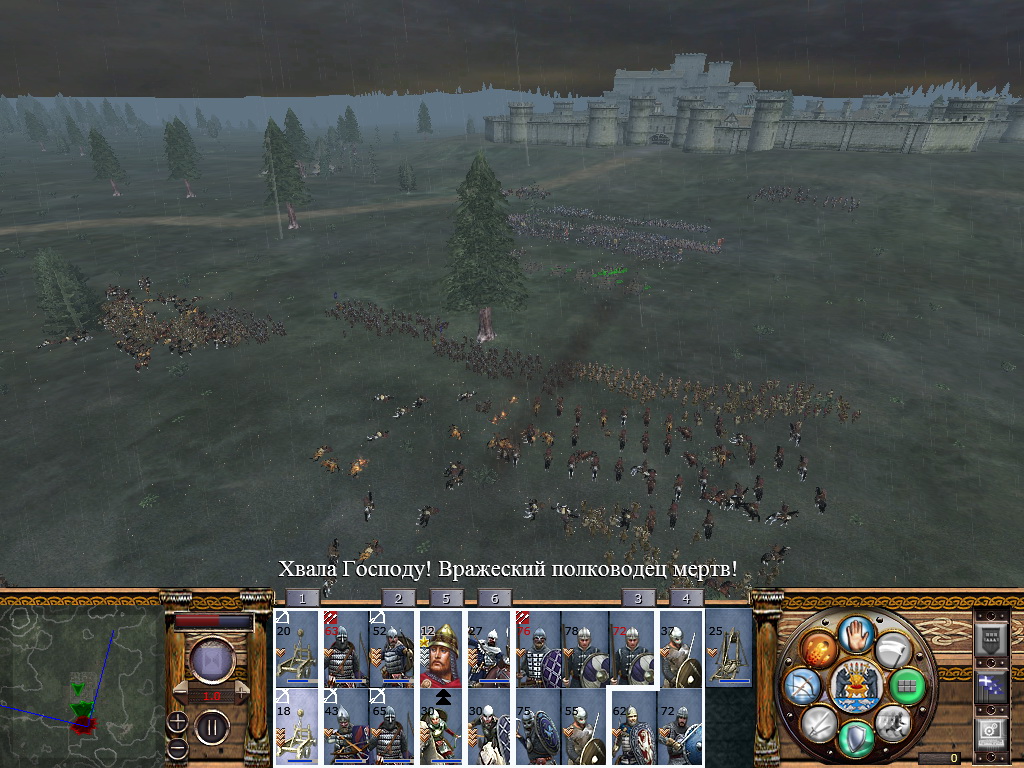Viewport: 1024px width, 768px height.
Task: Select the catapult unit card with 20 men
Action: 296,648
